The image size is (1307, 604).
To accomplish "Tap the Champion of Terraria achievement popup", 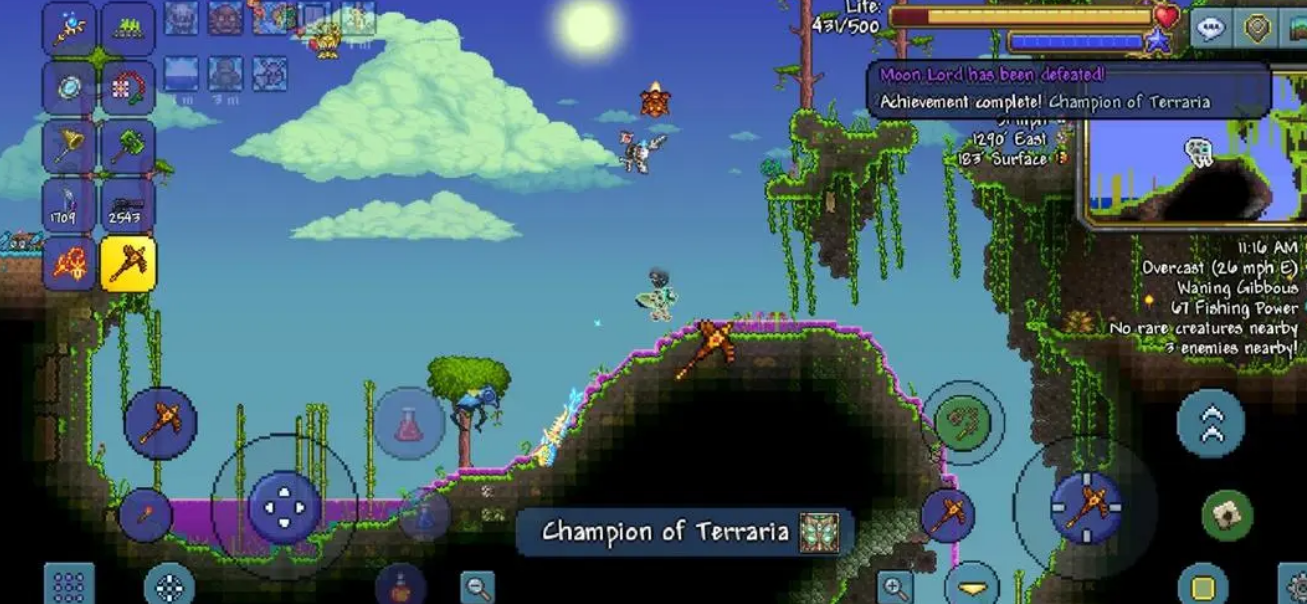I will [x=685, y=532].
